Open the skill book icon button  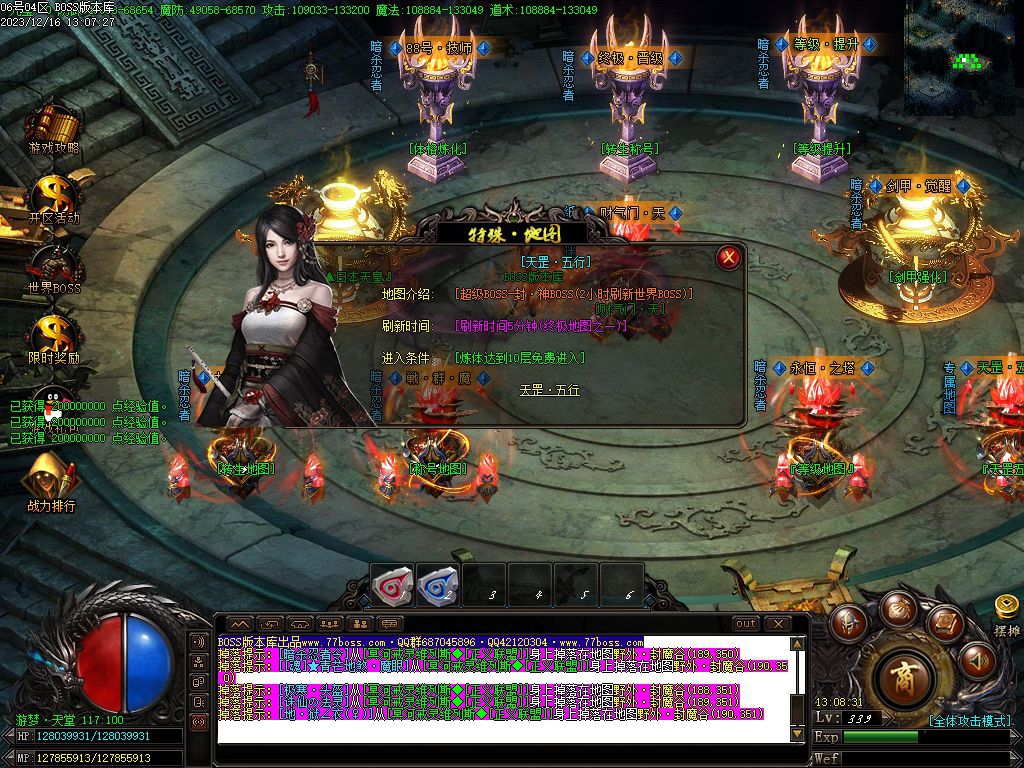point(945,623)
